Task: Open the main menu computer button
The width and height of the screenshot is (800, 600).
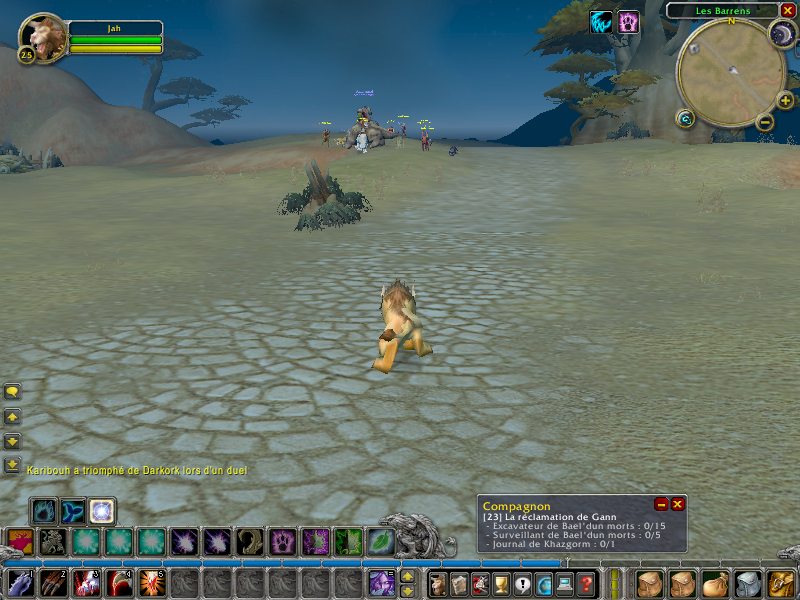Action: [566, 583]
